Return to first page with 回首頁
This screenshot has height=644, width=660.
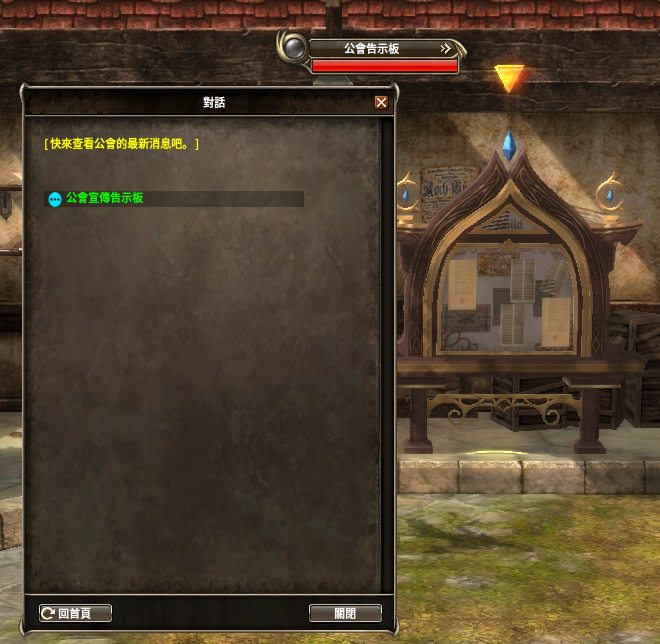pos(75,613)
